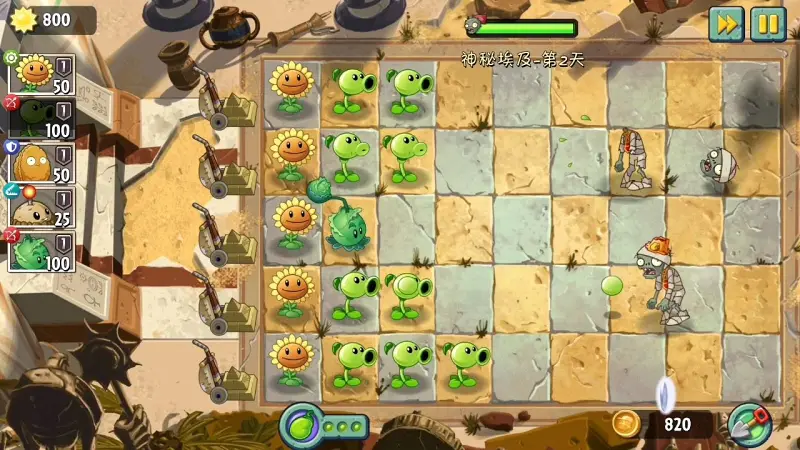800x450 pixels.
Task: Pick up the shovel tool
Action: point(748,423)
